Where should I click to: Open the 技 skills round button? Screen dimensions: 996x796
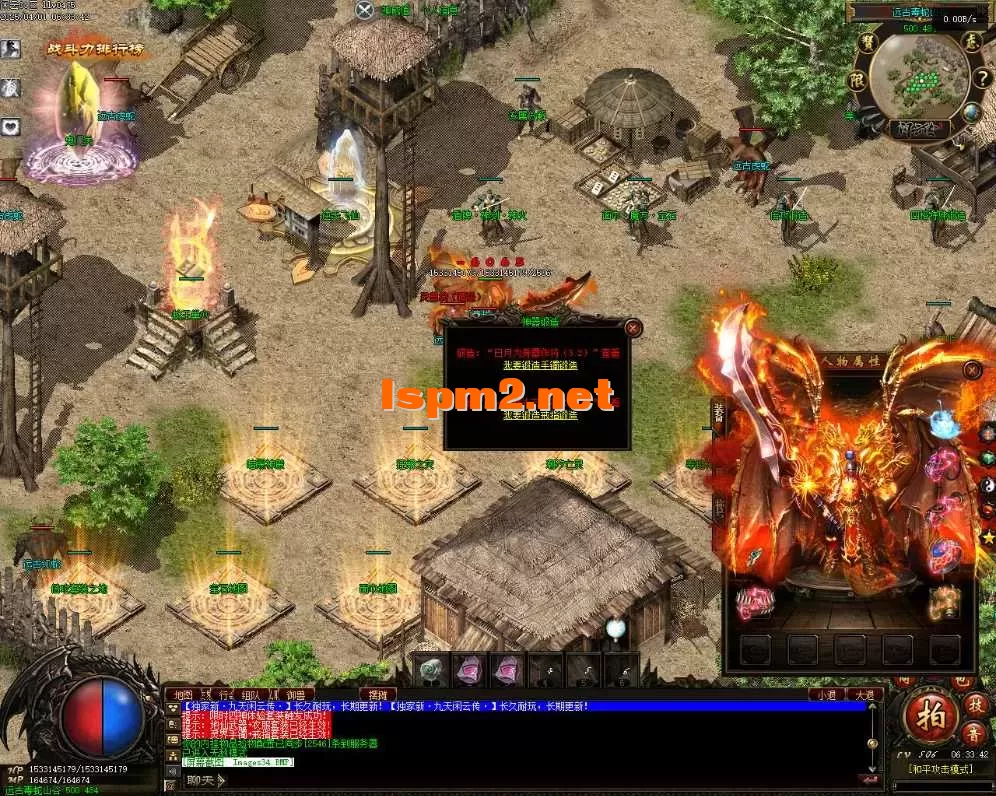[976, 704]
